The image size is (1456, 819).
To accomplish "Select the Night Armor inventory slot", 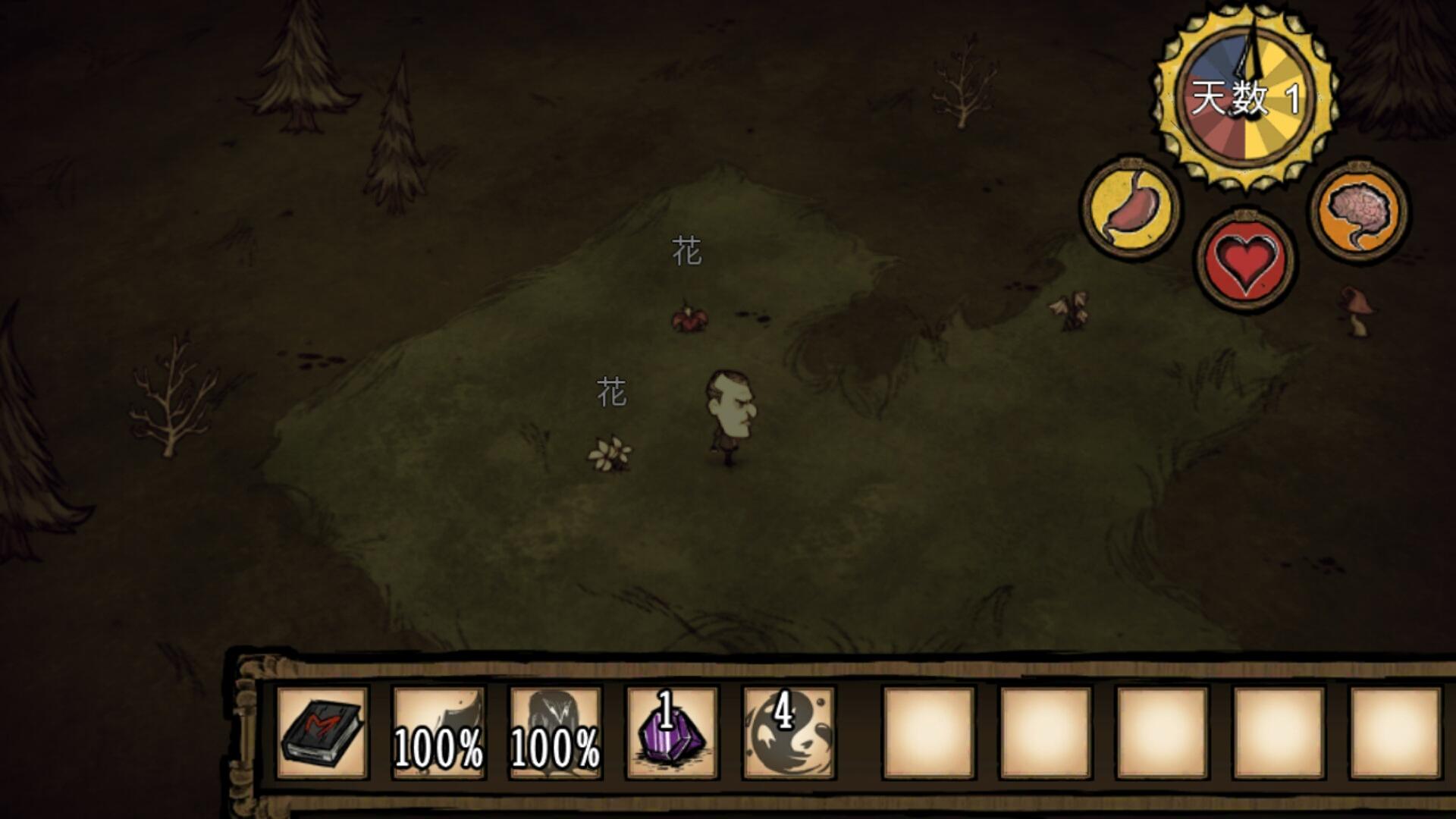I will coord(555,733).
